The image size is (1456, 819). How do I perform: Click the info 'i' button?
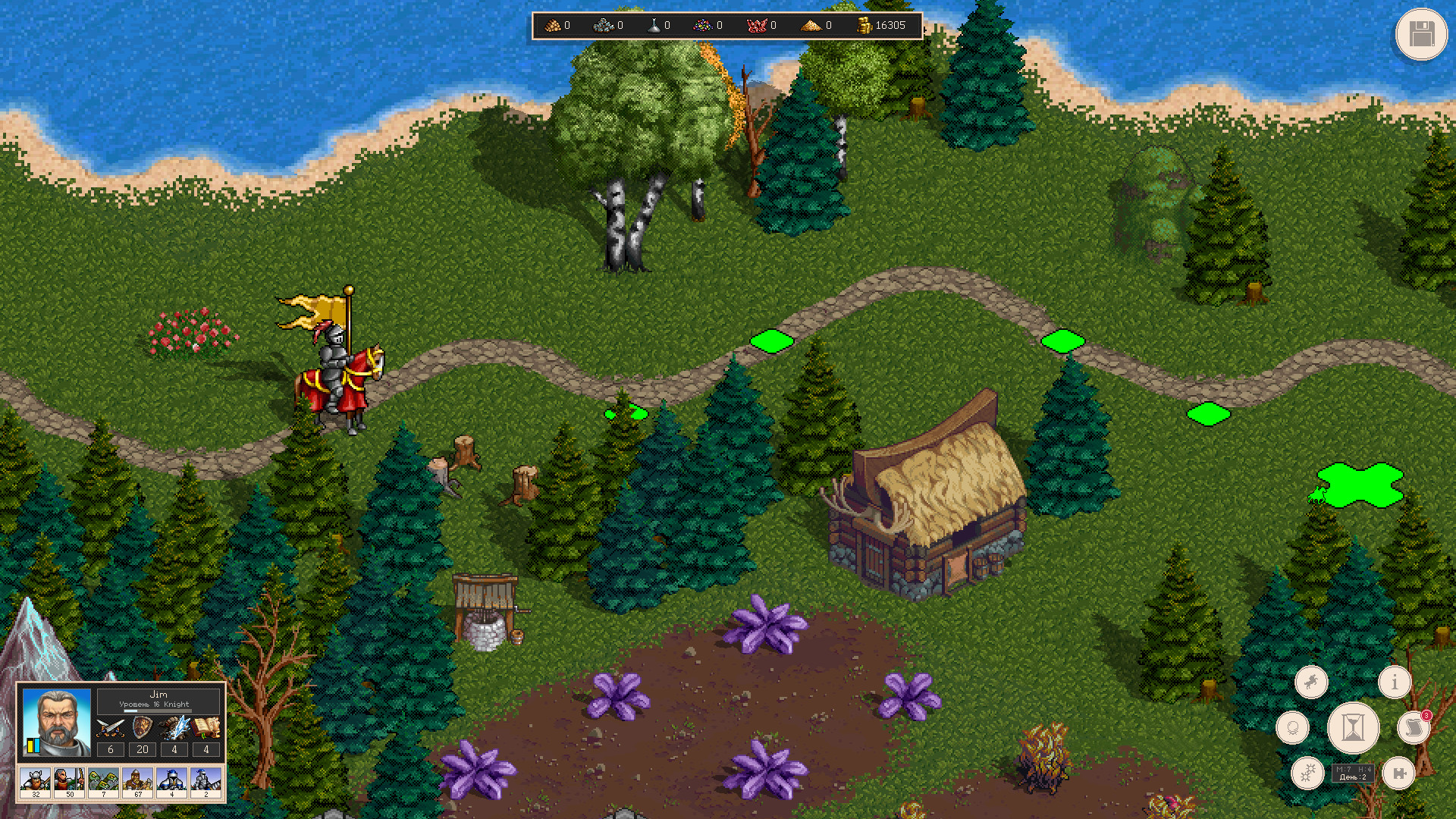pyautogui.click(x=1395, y=682)
